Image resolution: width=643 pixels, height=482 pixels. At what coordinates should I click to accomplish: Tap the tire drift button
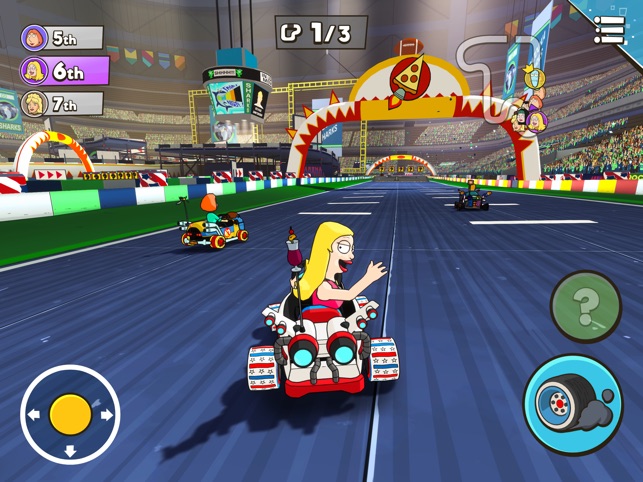click(573, 404)
